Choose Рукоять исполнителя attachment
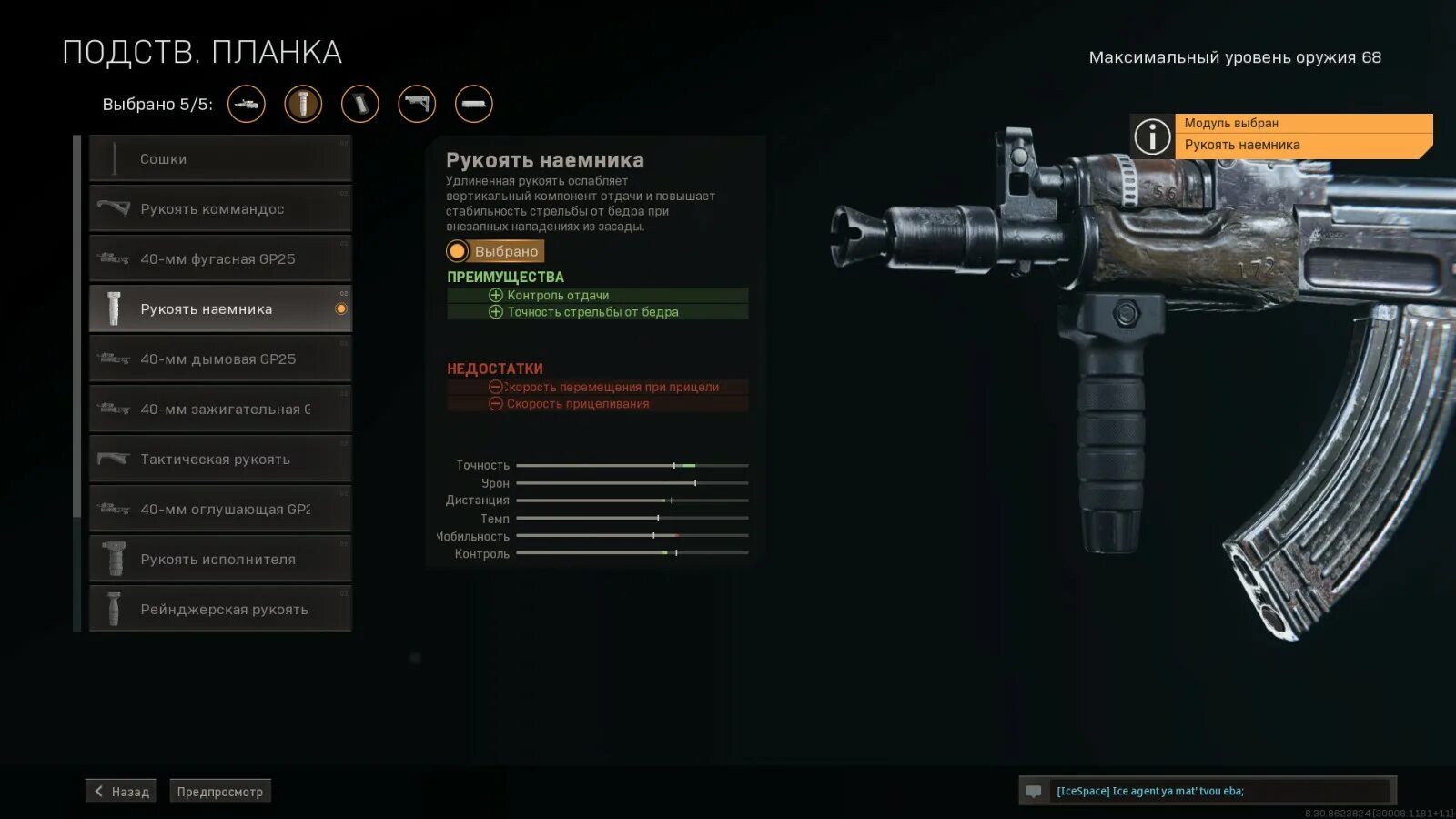 220,560
